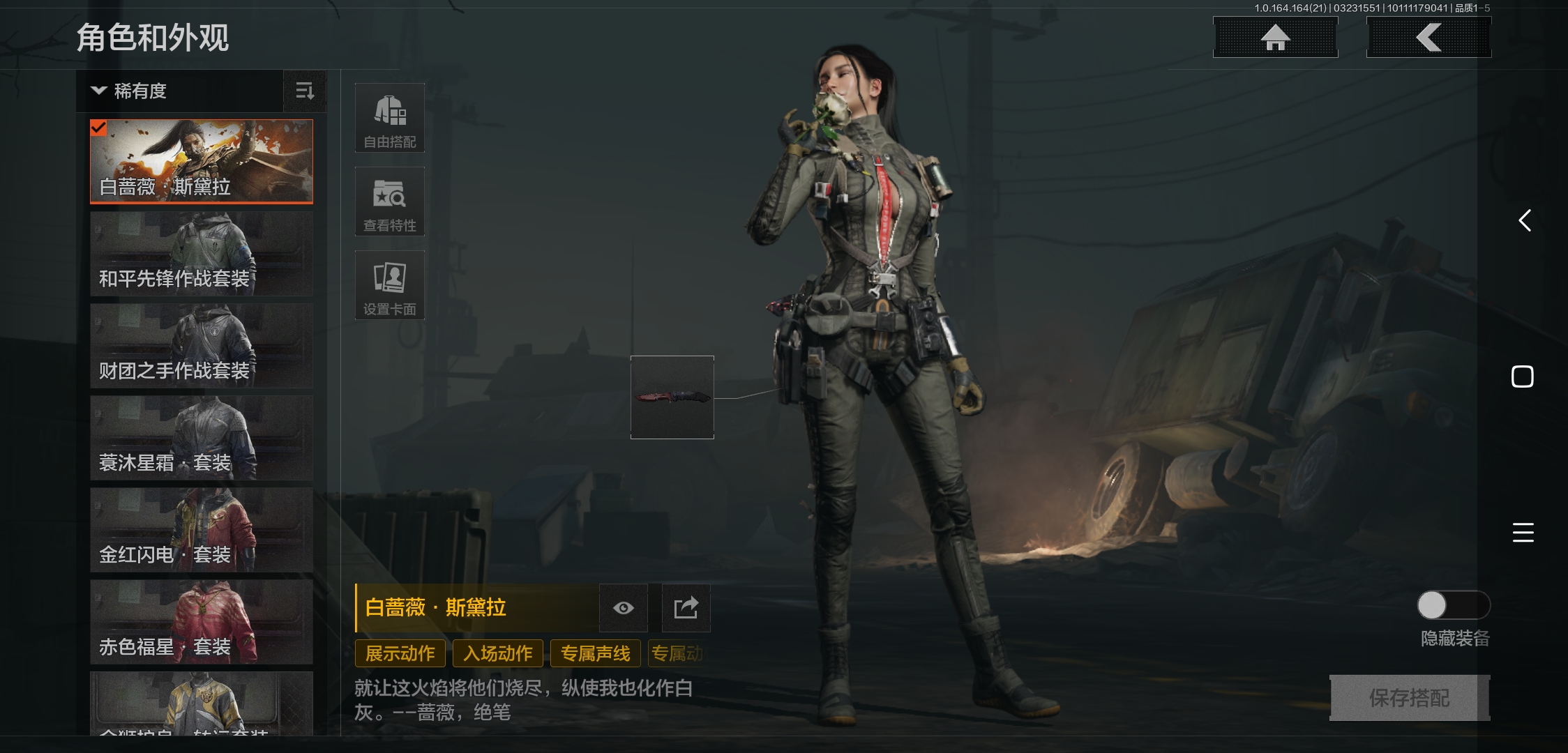This screenshot has height=753, width=1568.
Task: Choose the 和平先锋作战套装 outfit
Action: pyautogui.click(x=202, y=254)
